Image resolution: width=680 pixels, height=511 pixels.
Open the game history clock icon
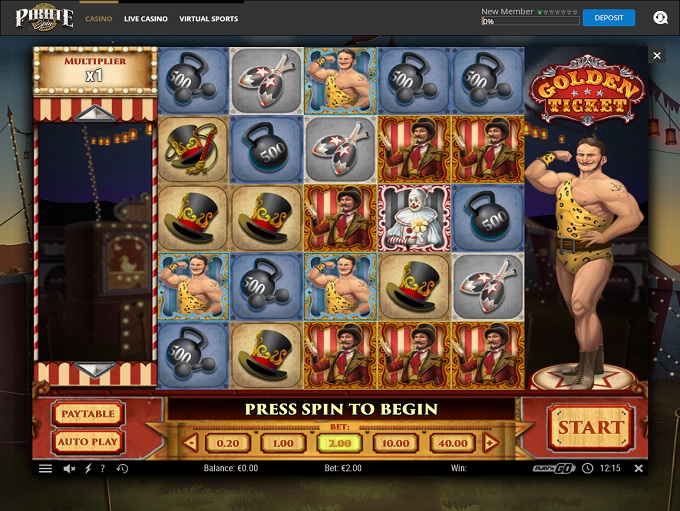(x=122, y=468)
